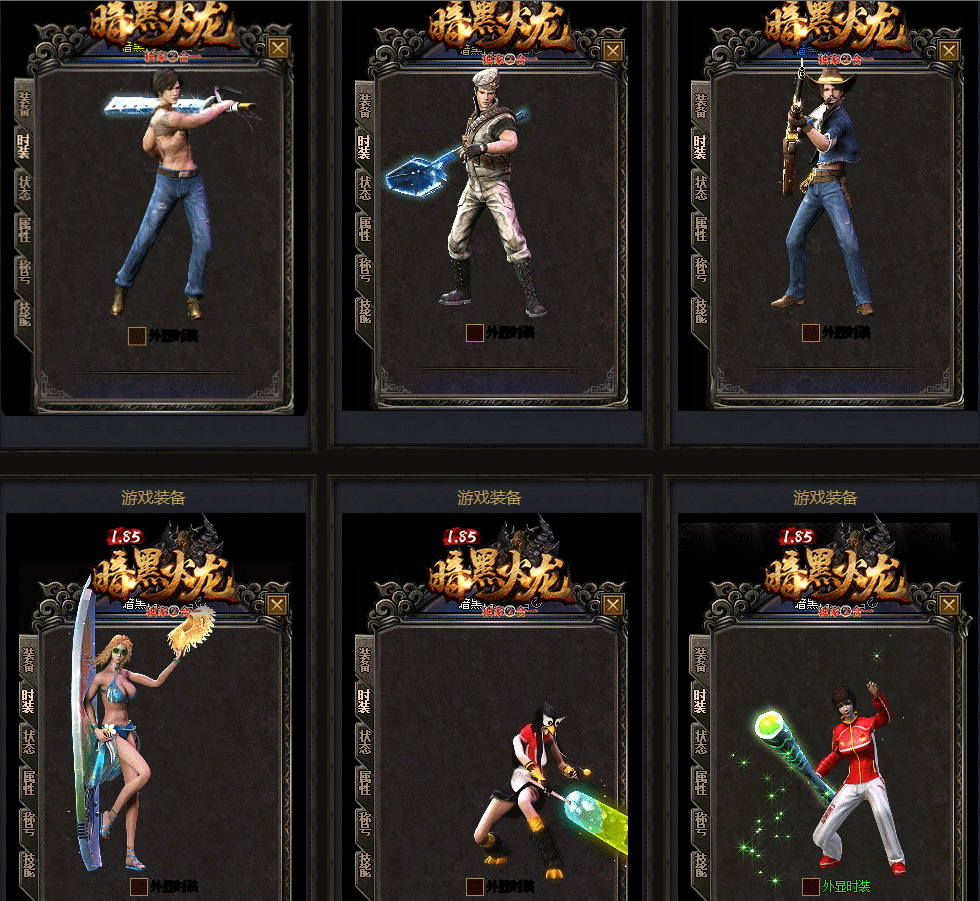Open 属性 tab in the shirtless swordsman panel

(x=24, y=230)
